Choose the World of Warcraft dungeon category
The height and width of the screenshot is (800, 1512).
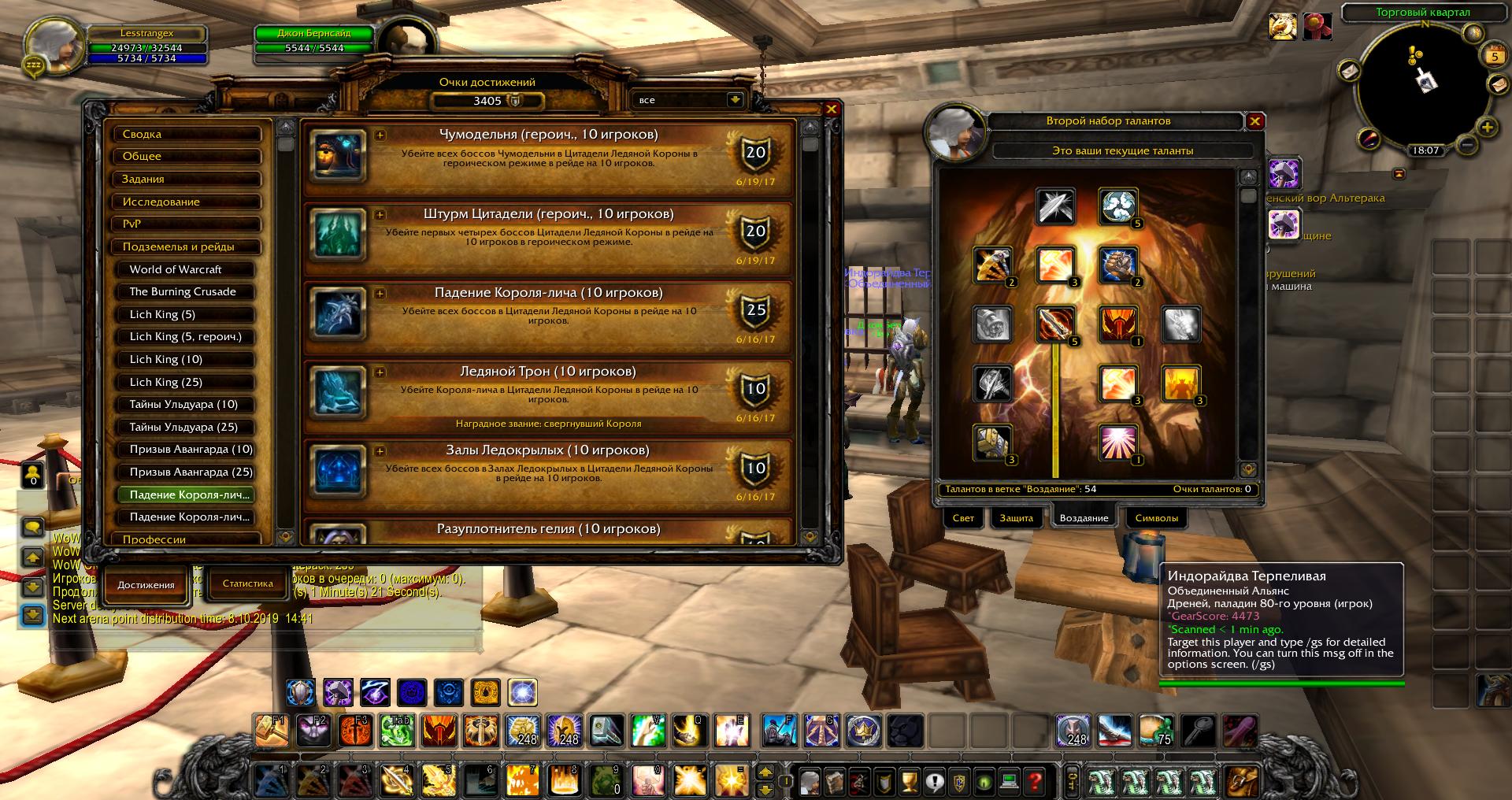click(187, 269)
